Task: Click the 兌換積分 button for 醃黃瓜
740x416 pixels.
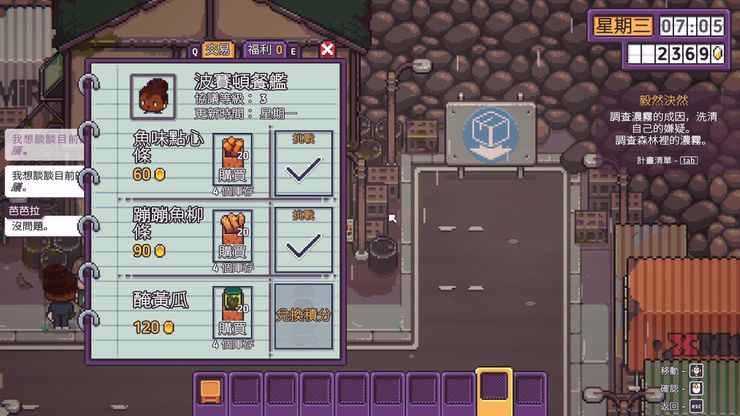Action: 303,316
